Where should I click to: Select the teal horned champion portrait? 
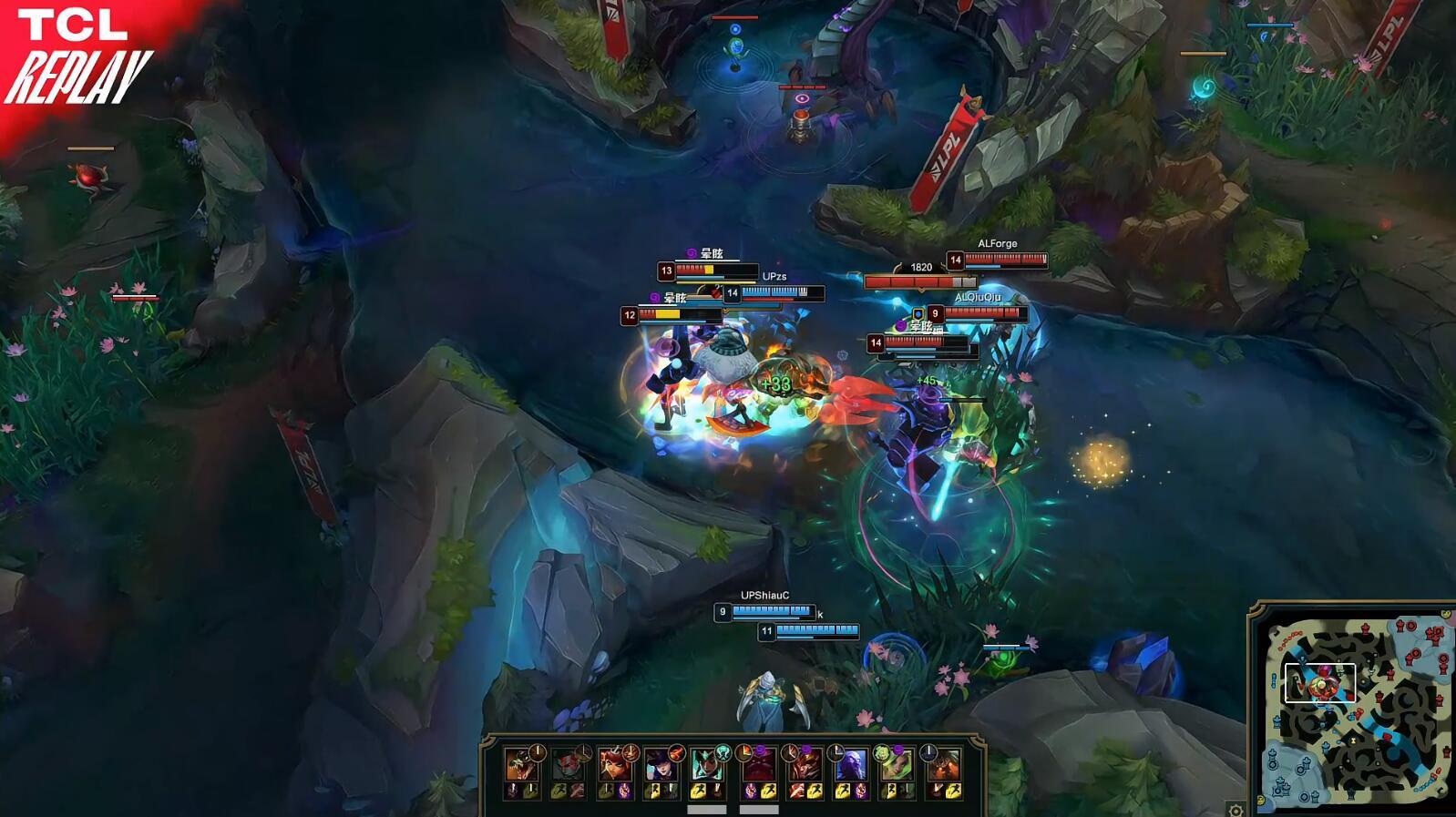[708, 766]
